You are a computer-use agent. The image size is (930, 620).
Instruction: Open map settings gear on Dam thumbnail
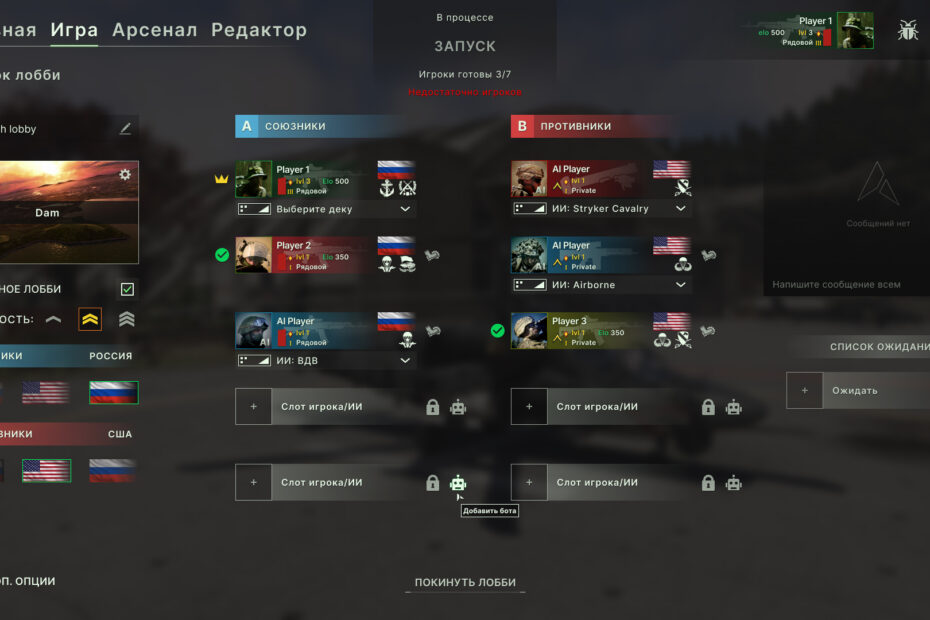coord(125,175)
